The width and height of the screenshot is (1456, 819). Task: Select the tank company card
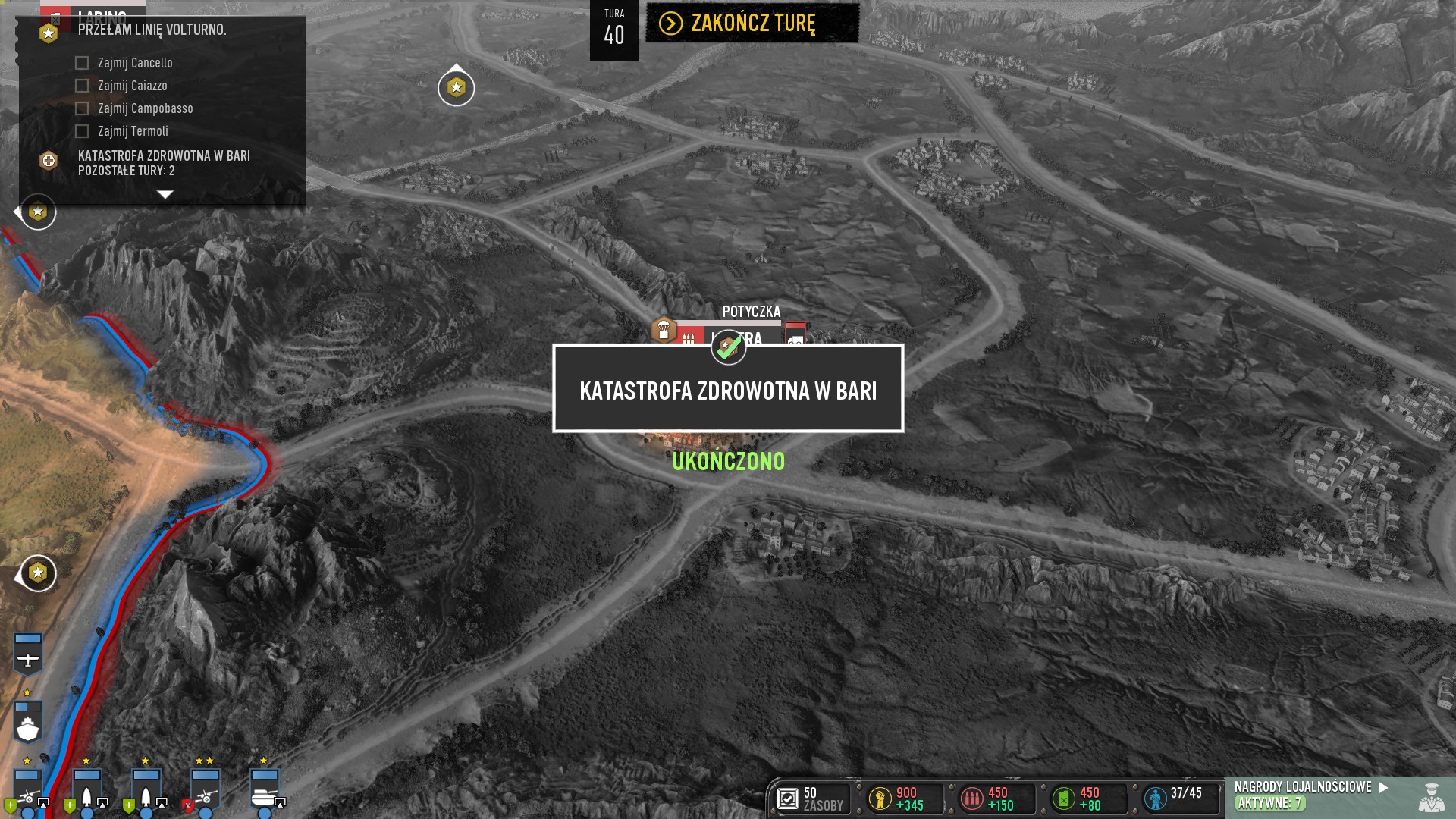point(265,790)
